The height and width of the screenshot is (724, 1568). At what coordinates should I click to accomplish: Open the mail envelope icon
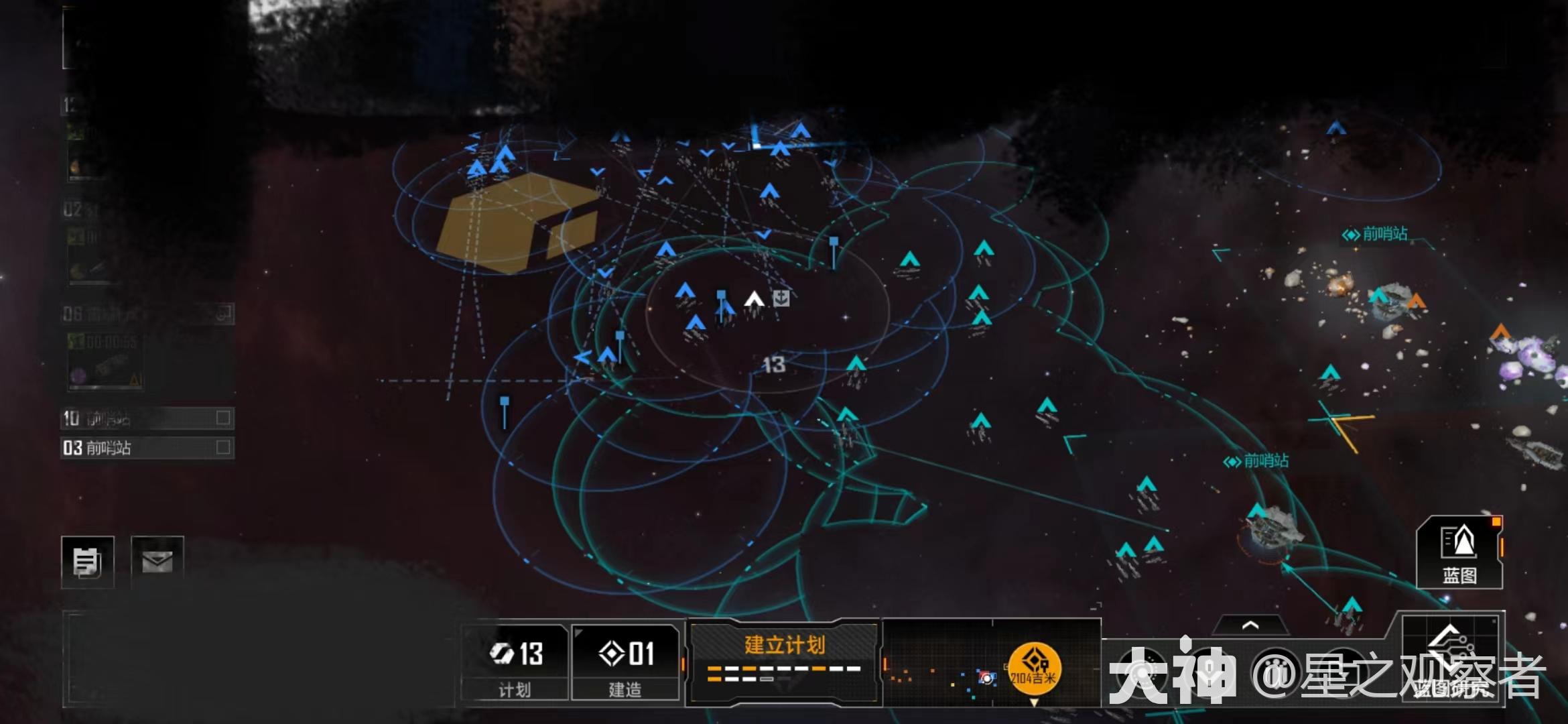click(x=159, y=562)
